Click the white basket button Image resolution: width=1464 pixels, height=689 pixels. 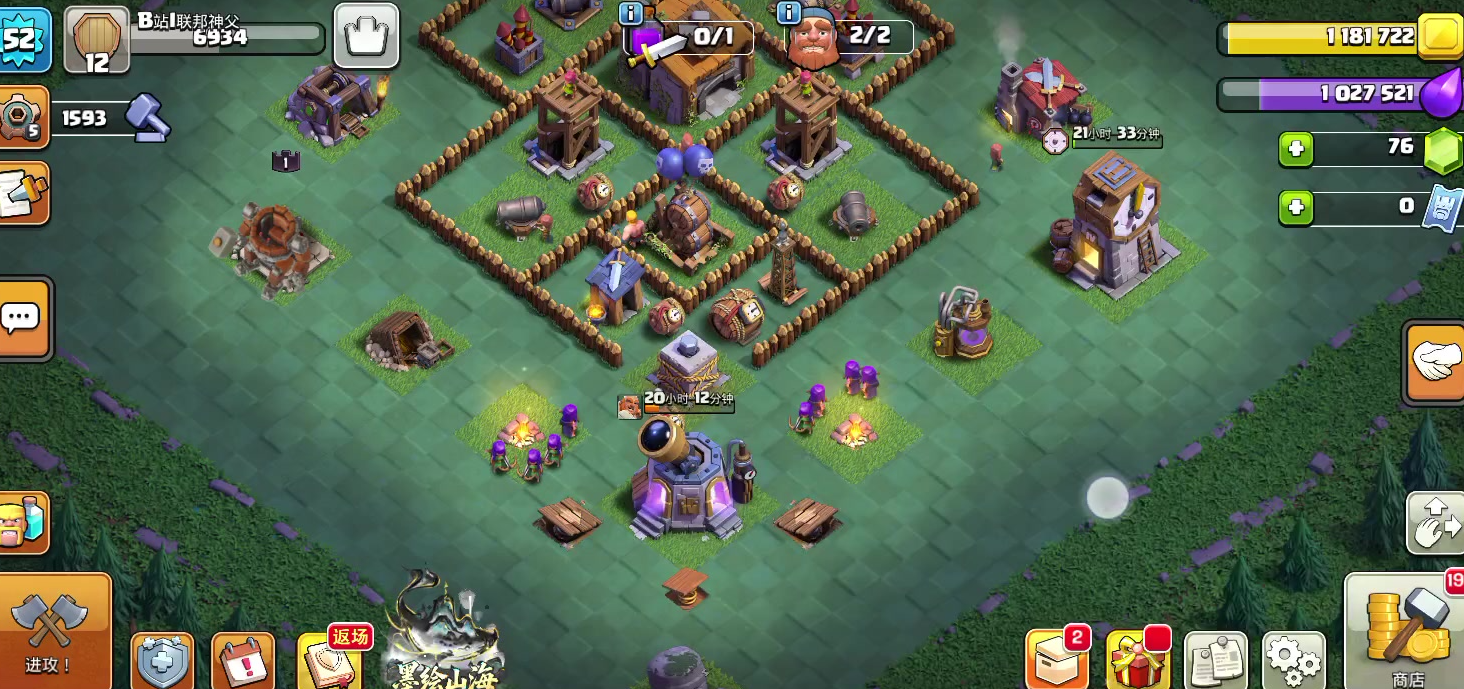[365, 36]
